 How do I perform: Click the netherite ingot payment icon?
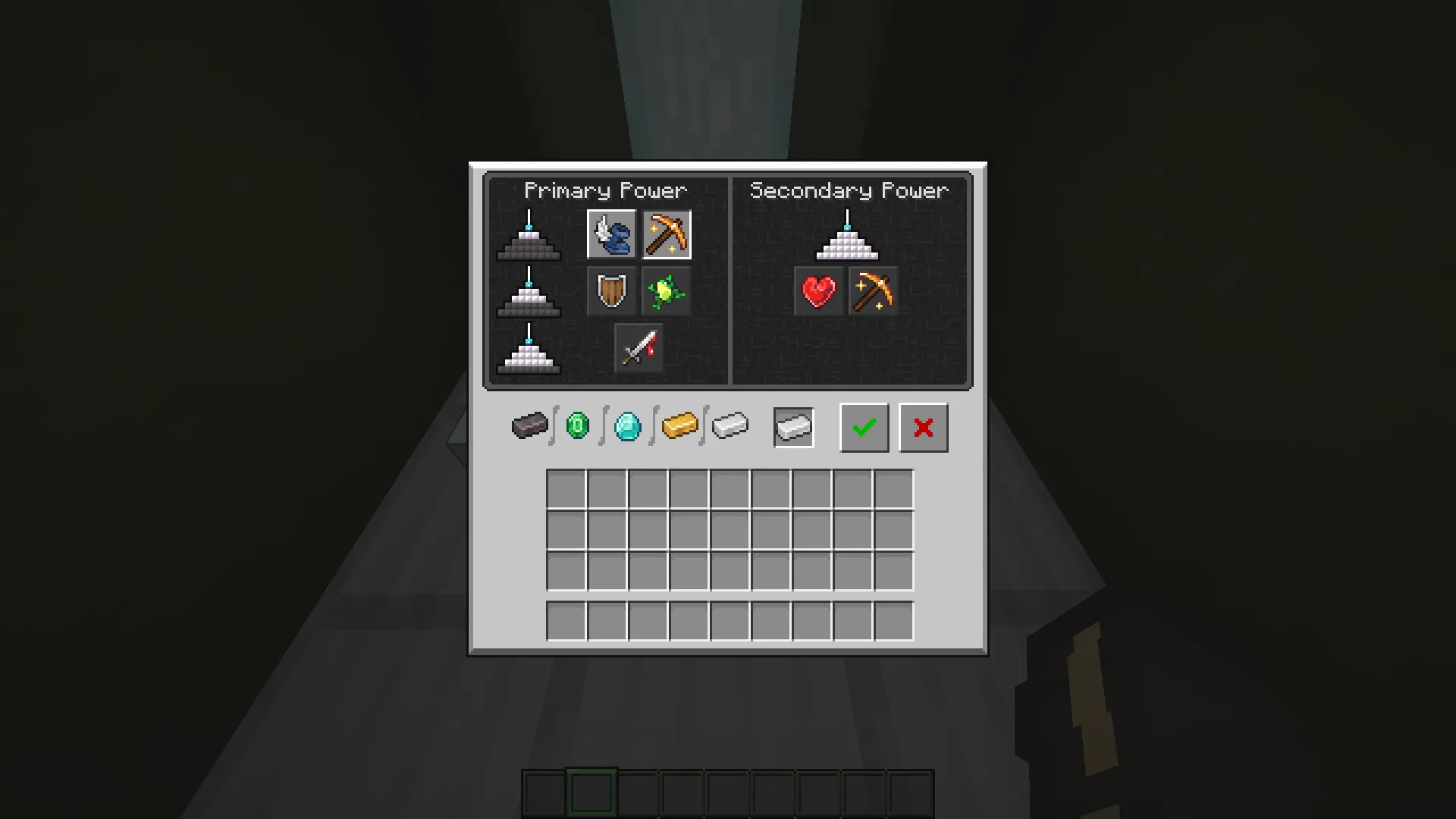pyautogui.click(x=529, y=426)
